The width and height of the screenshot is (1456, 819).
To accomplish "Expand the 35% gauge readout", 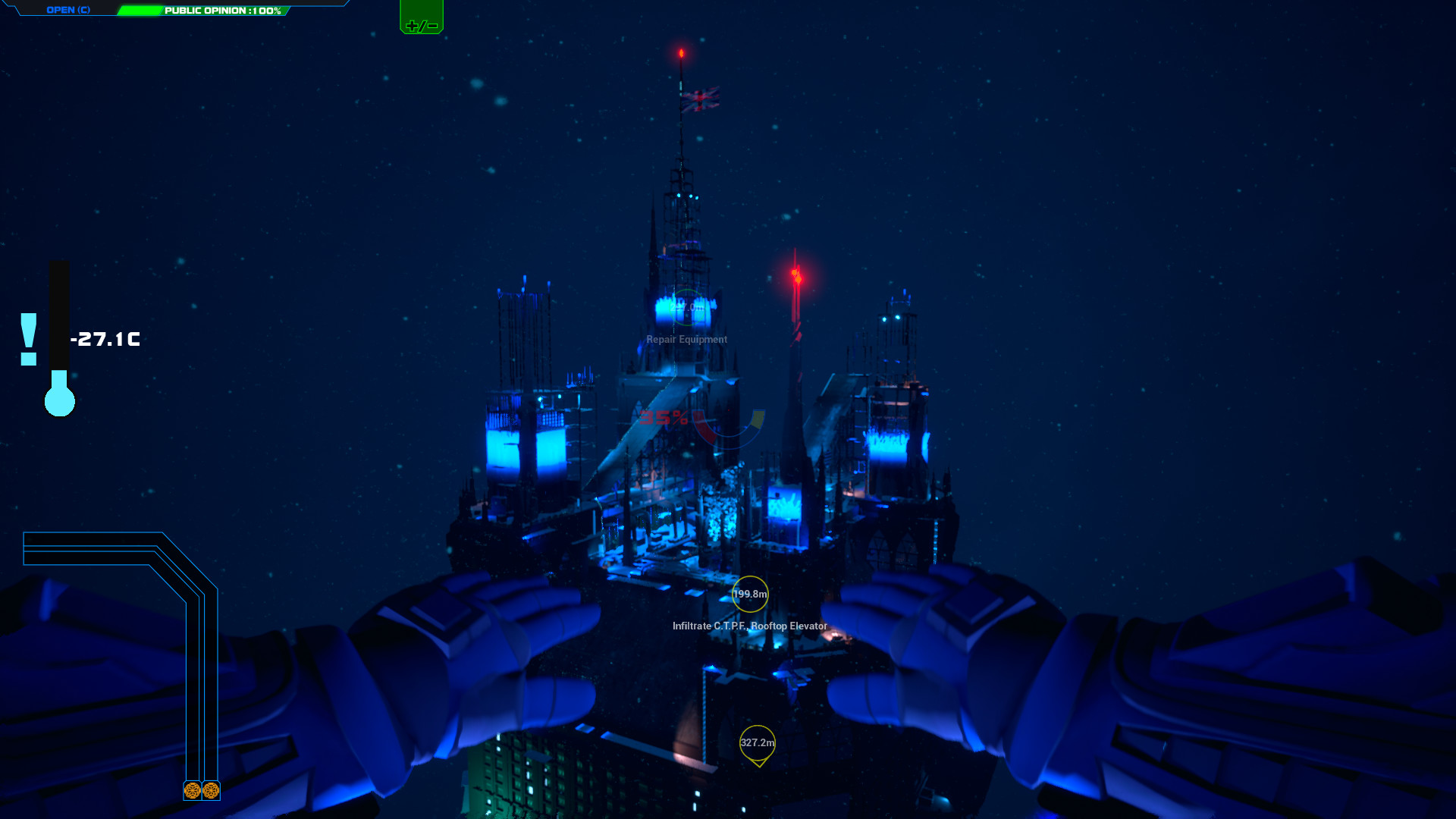I will [x=665, y=418].
